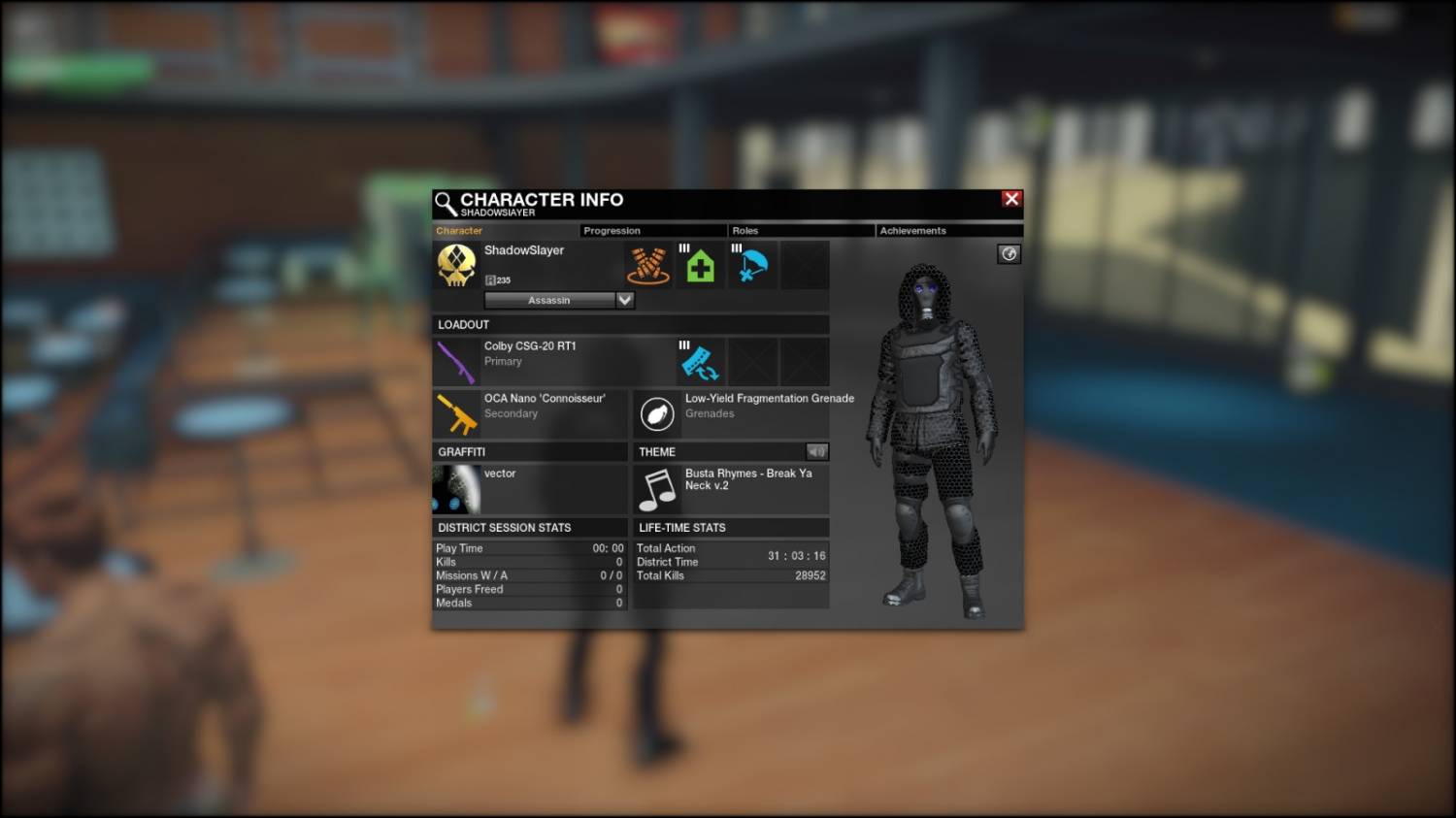Click the character preview rotate button

click(x=1009, y=254)
